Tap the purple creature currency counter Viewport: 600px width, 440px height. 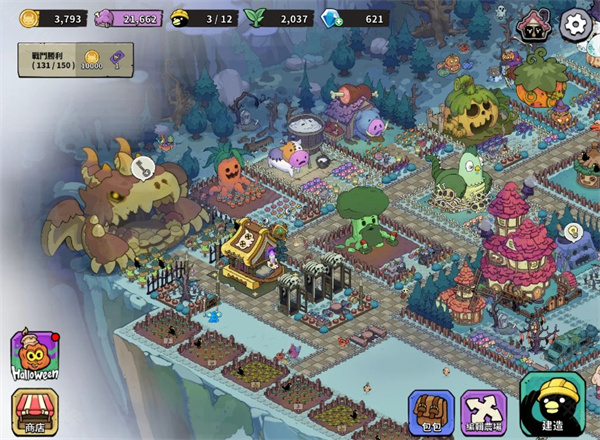127,18
